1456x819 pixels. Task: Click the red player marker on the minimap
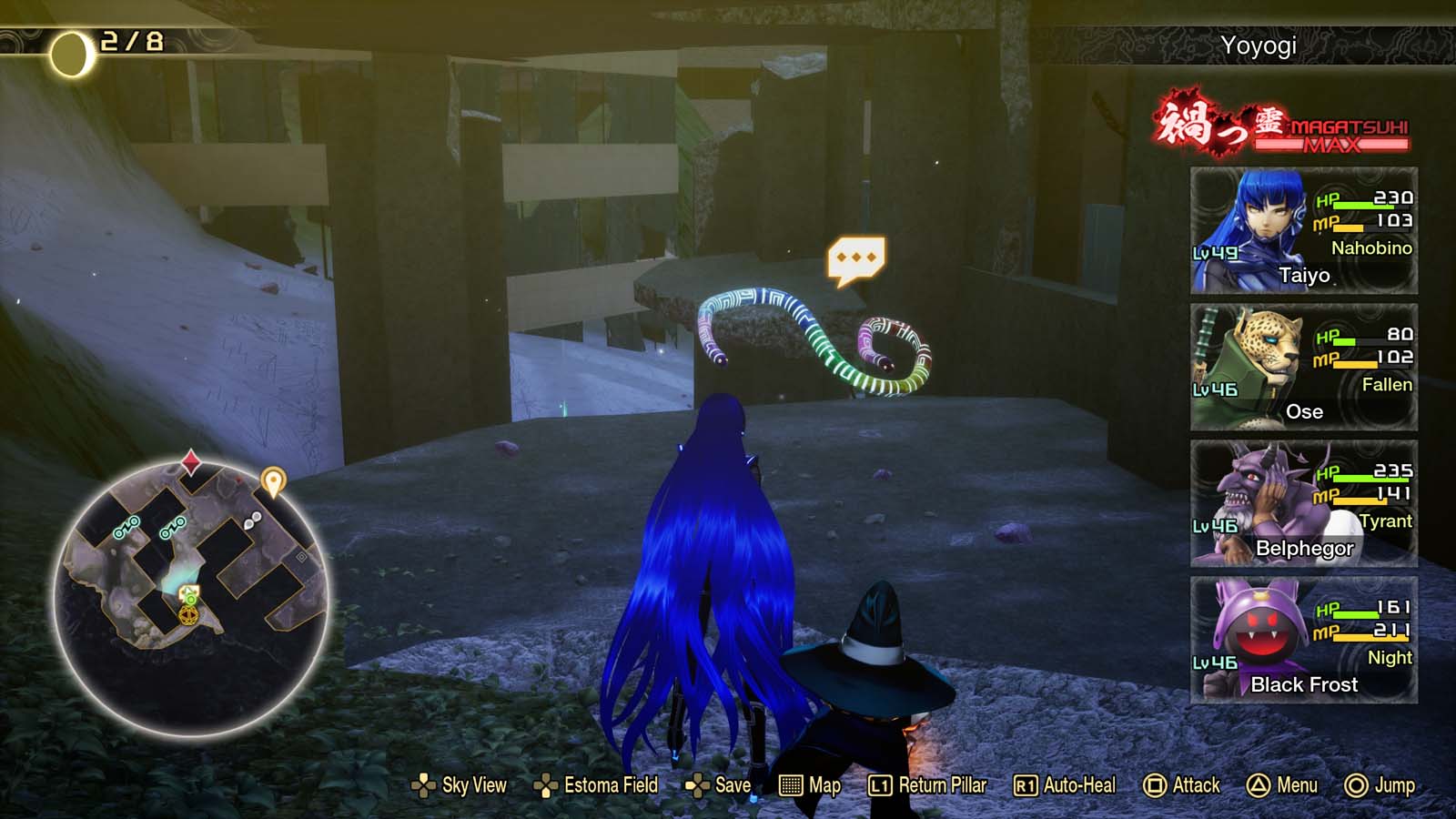pos(193,462)
